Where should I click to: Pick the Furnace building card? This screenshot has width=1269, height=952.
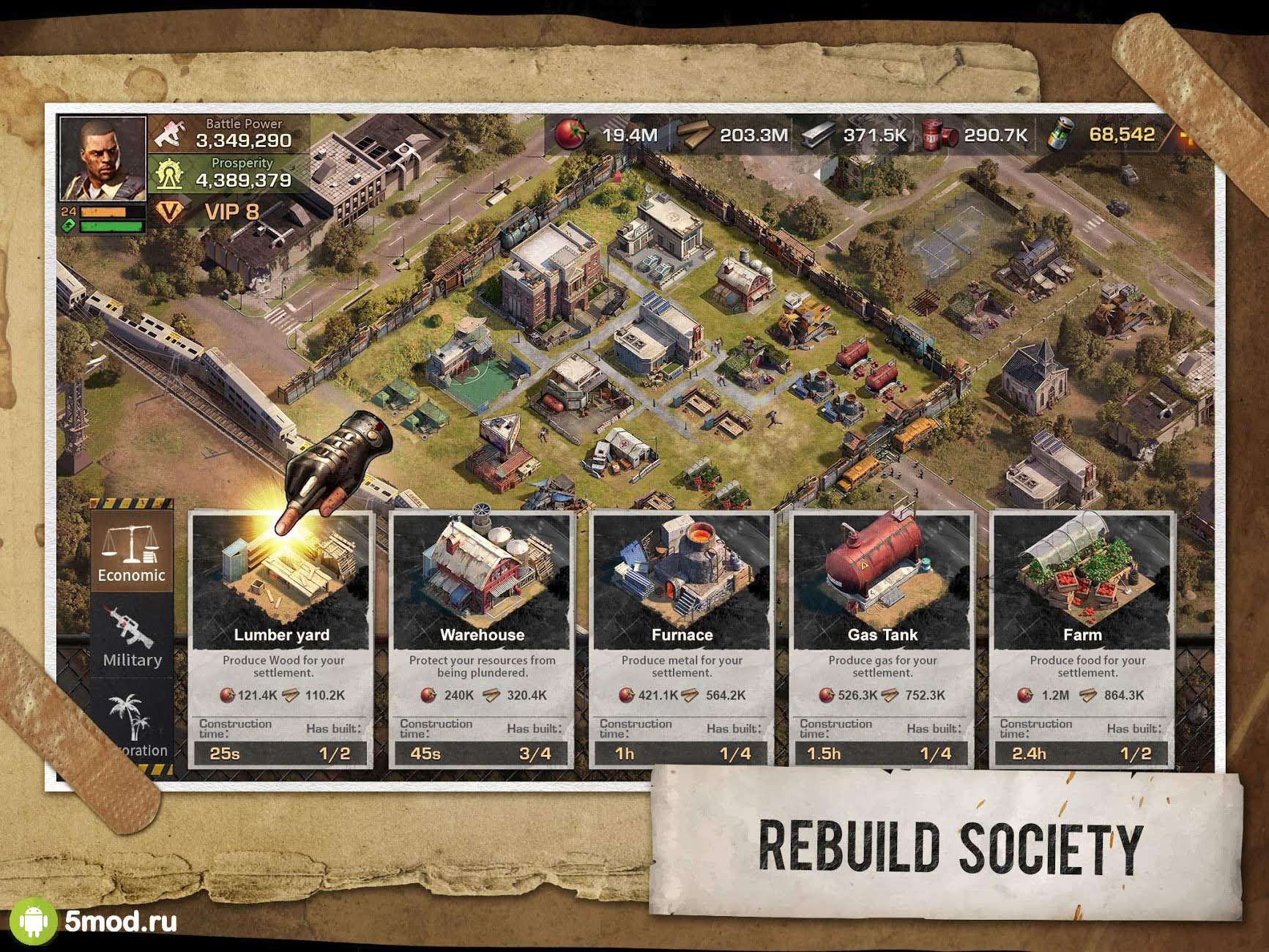pos(682,639)
